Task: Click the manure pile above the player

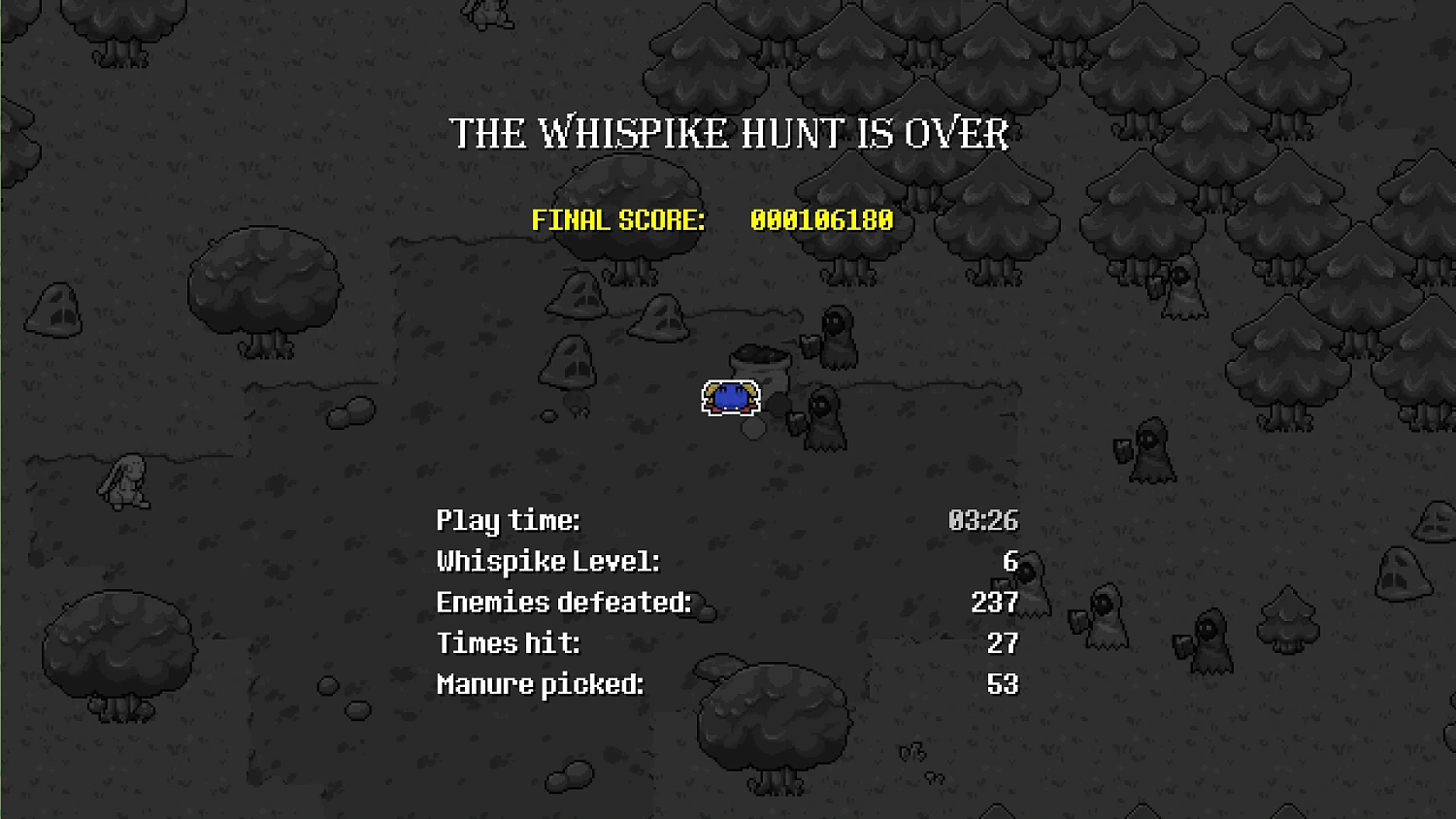Action: 760,359
